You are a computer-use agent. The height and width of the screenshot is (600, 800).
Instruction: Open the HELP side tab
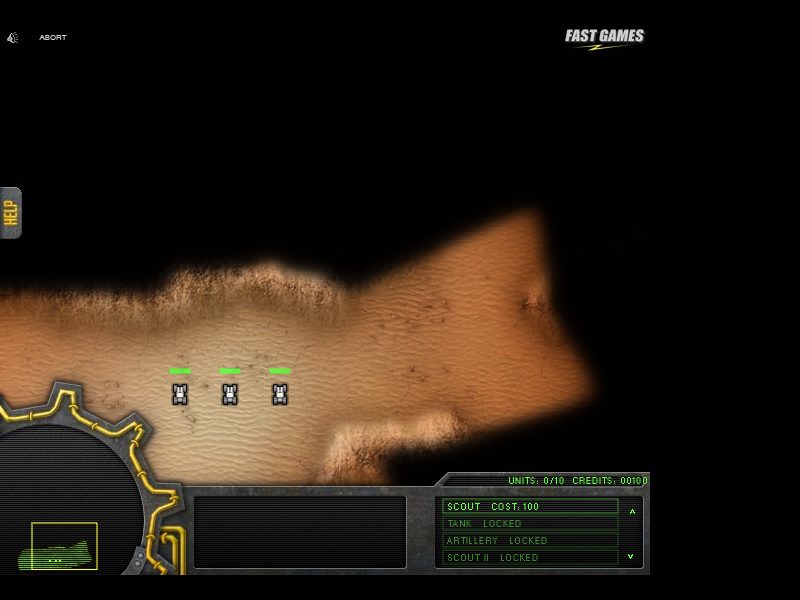point(11,213)
